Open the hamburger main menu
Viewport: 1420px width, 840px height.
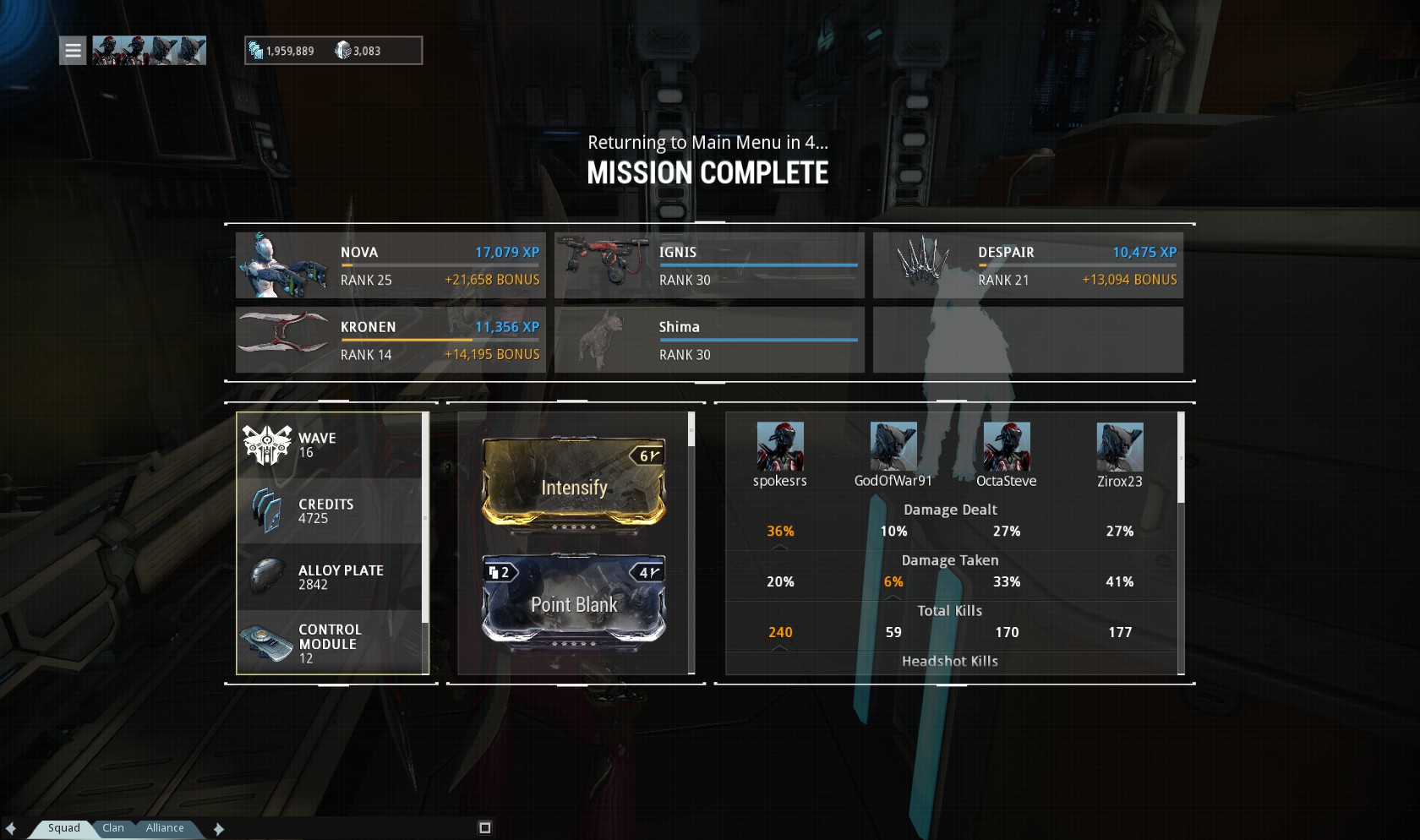pyautogui.click(x=73, y=51)
